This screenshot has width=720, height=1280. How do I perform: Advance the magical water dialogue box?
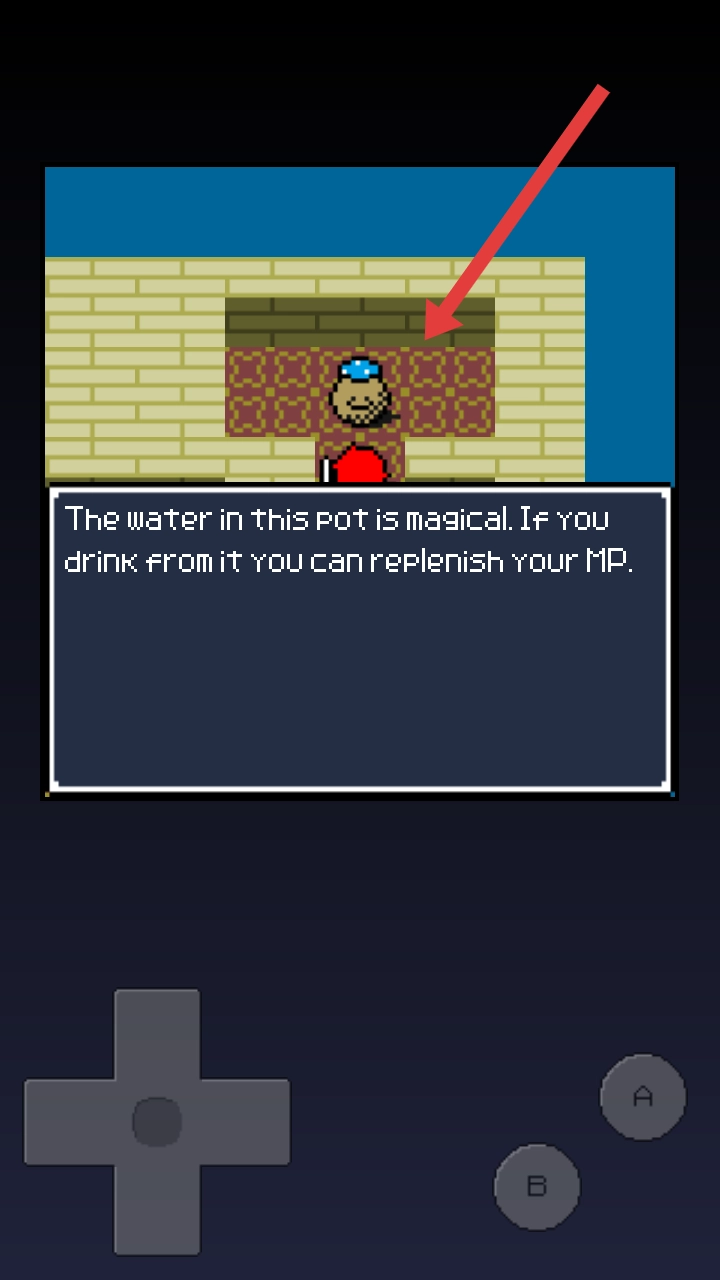click(x=359, y=640)
